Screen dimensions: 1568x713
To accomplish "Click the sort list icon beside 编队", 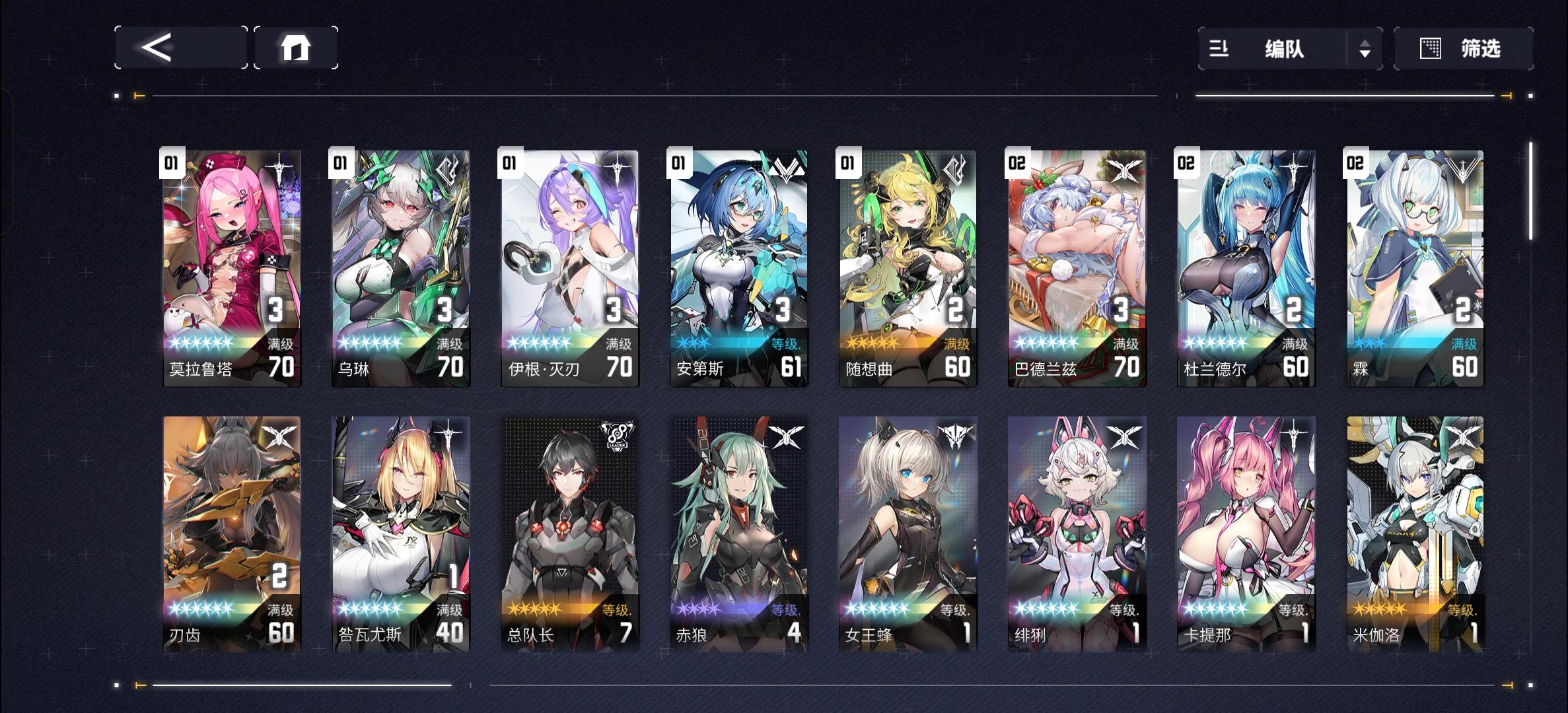I will click(x=1219, y=48).
